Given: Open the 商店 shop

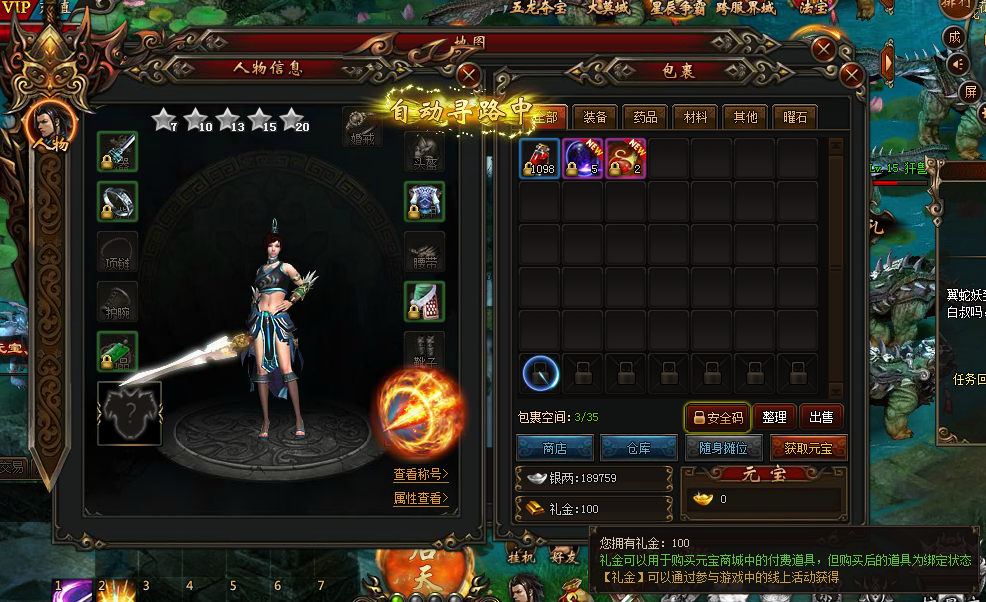Looking at the screenshot, I should tap(554, 448).
